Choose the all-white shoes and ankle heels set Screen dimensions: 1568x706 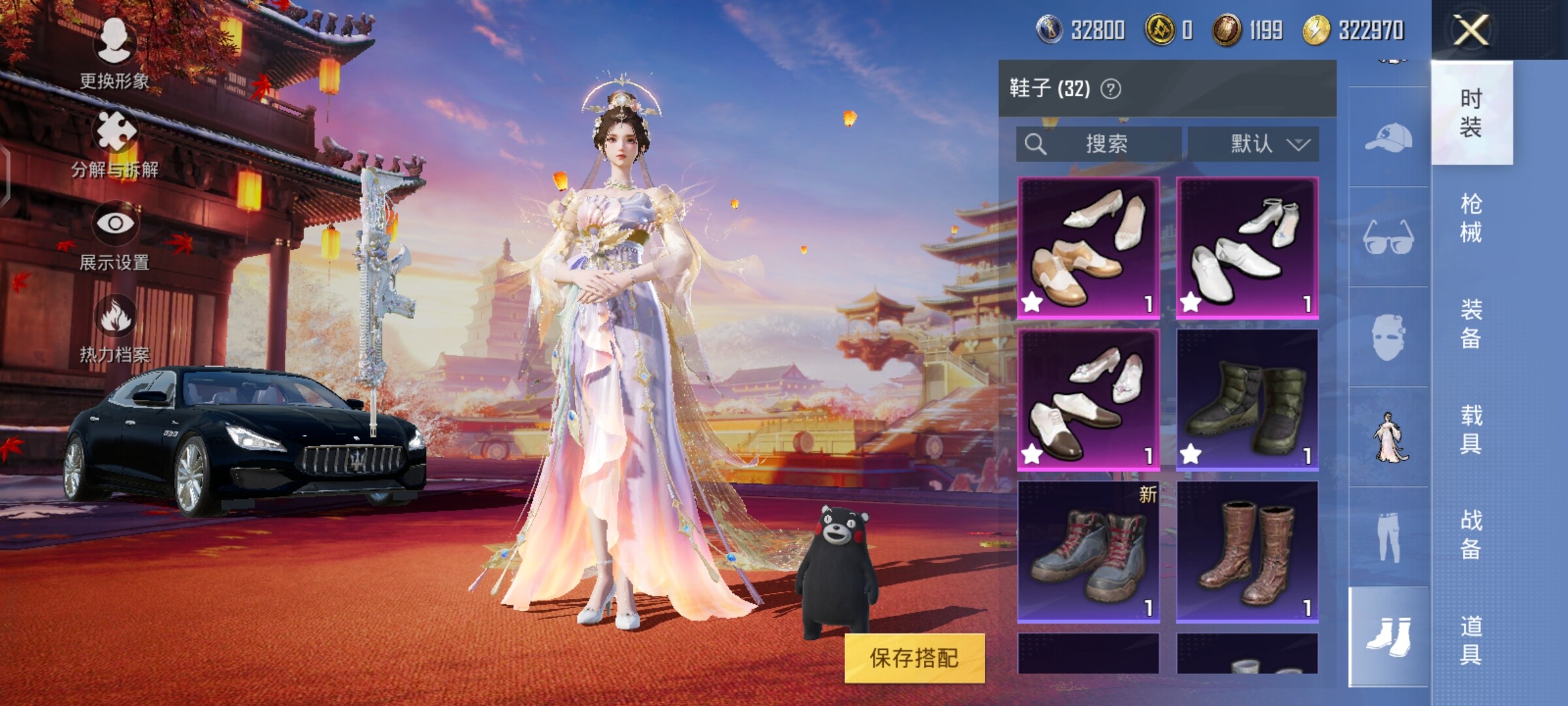coord(1247,247)
